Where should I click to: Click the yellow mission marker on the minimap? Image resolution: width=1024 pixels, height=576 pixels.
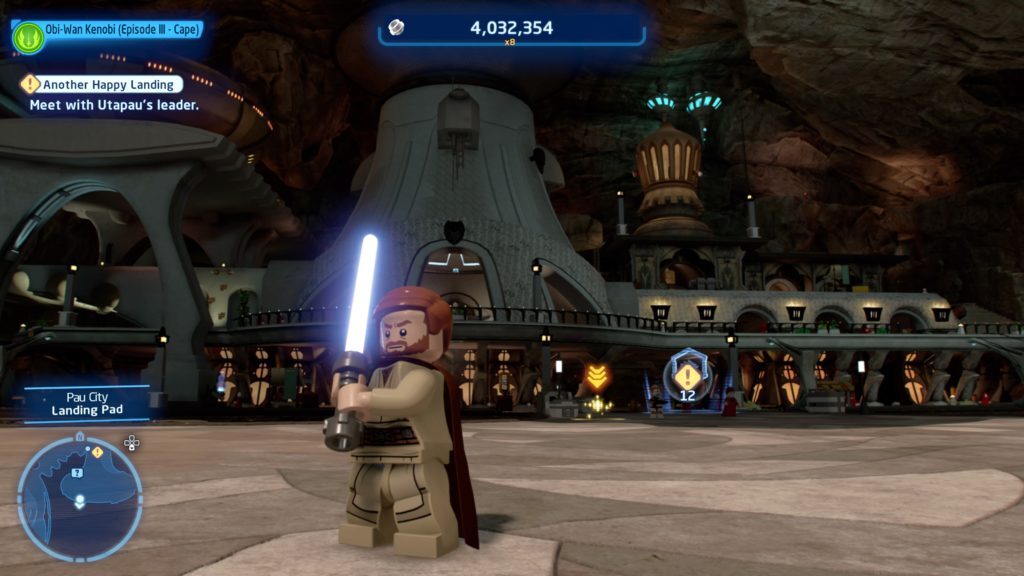click(x=97, y=453)
